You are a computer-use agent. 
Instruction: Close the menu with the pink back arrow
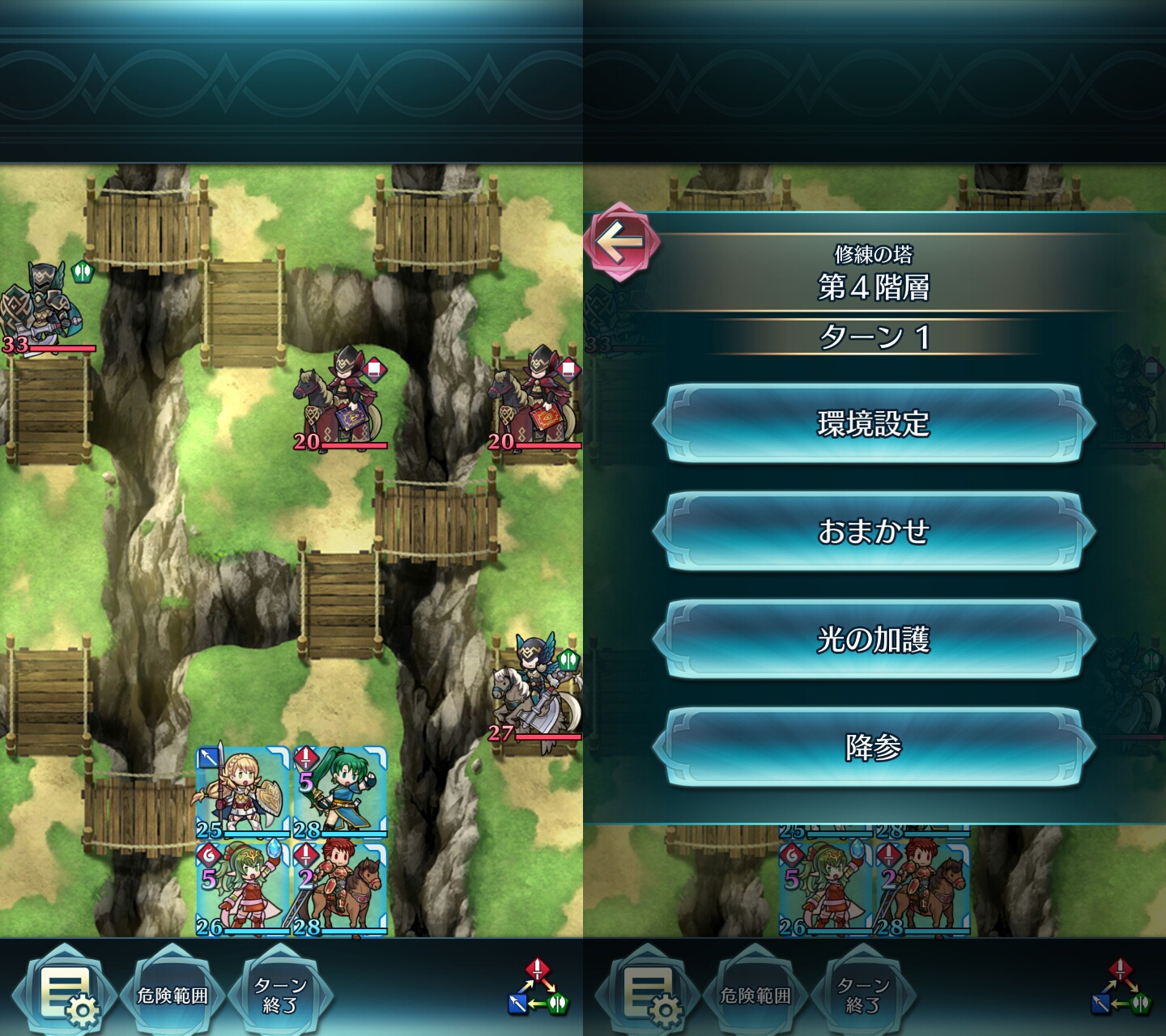pos(621,241)
